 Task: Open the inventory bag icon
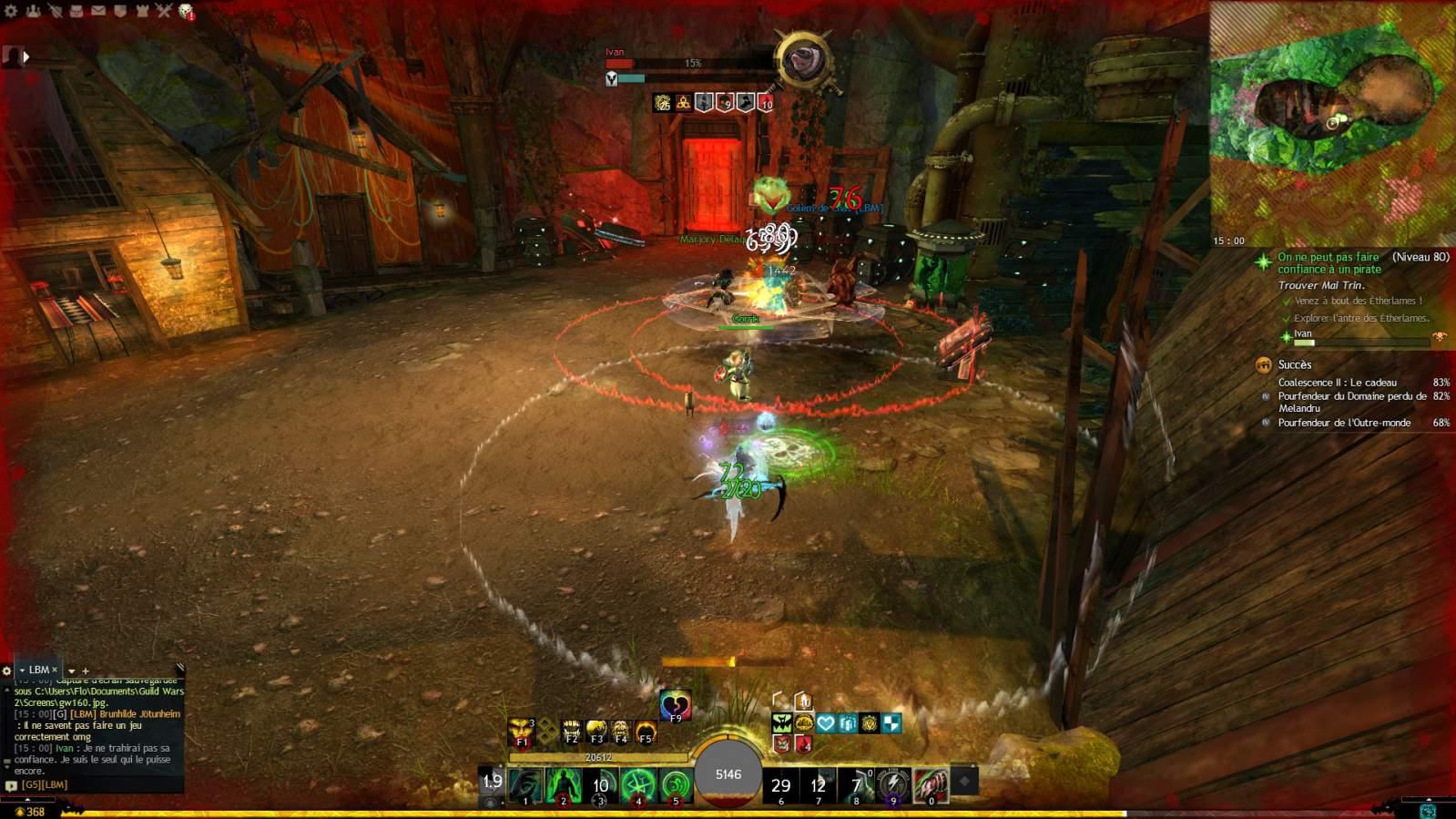[76, 11]
